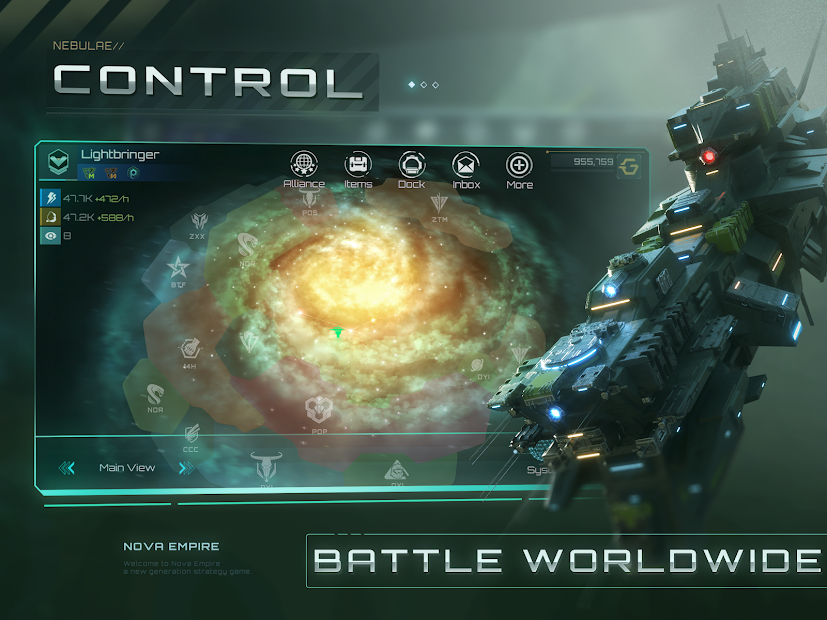This screenshot has height=620, width=827.
Task: Open Lightbringer's commander rank badge
Action: coord(59,159)
